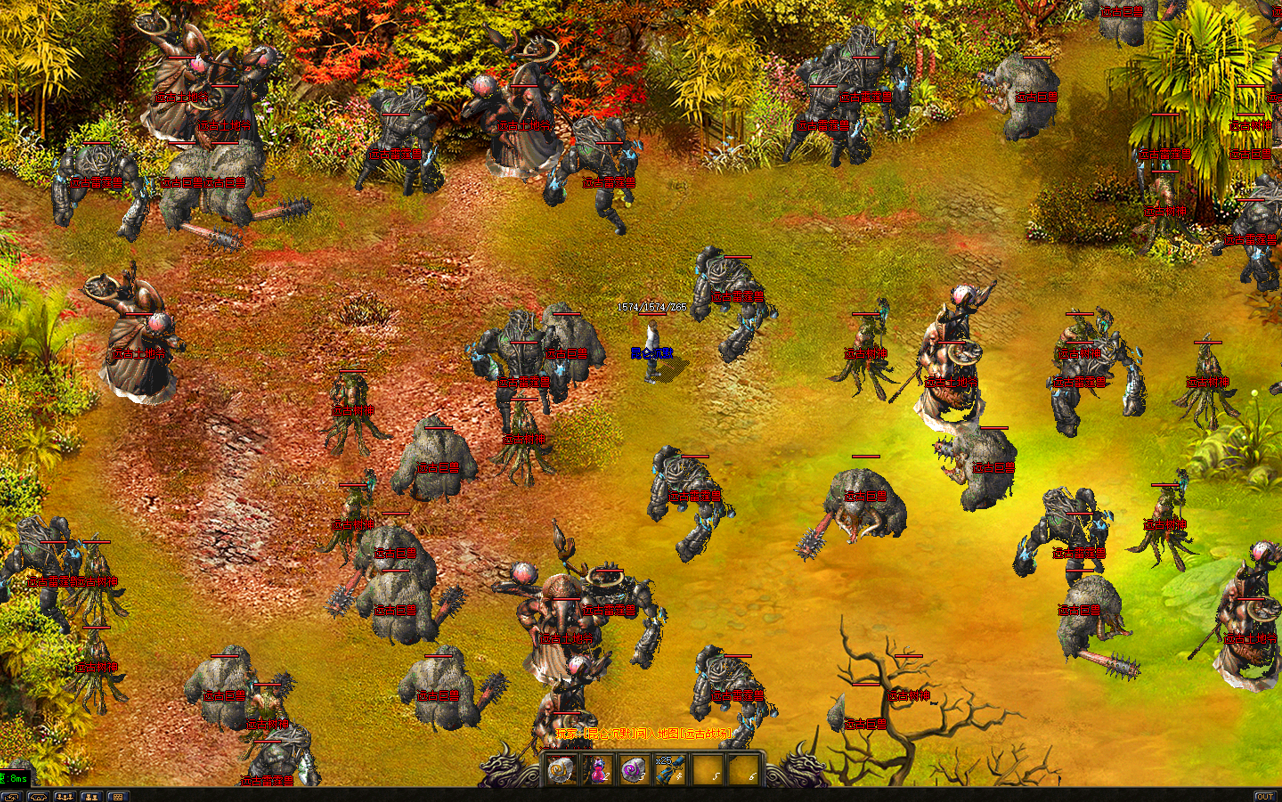Open the three-person group button
This screenshot has width=1282, height=802.
point(65,797)
